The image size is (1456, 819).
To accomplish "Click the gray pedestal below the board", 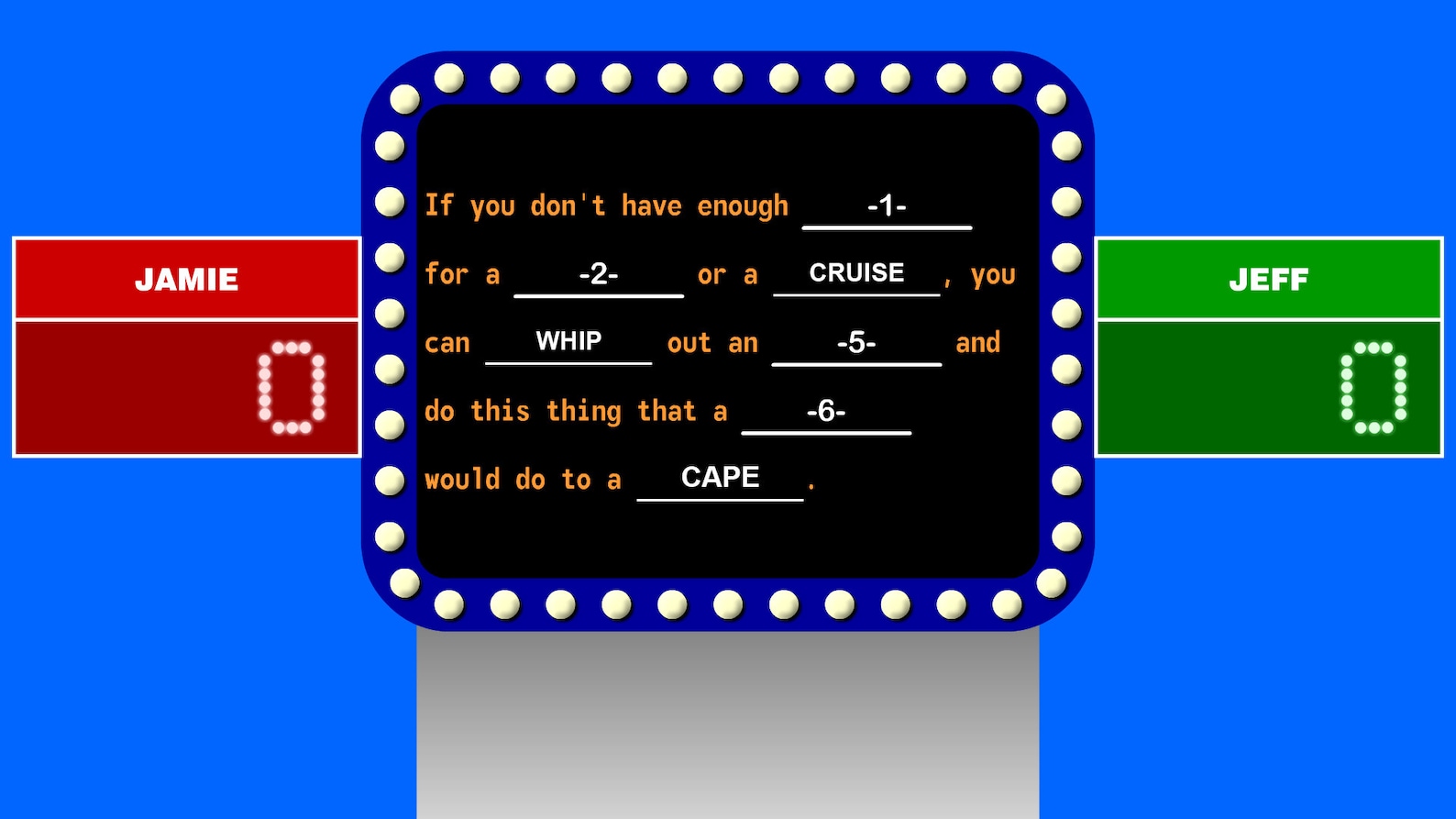I will pos(728,725).
